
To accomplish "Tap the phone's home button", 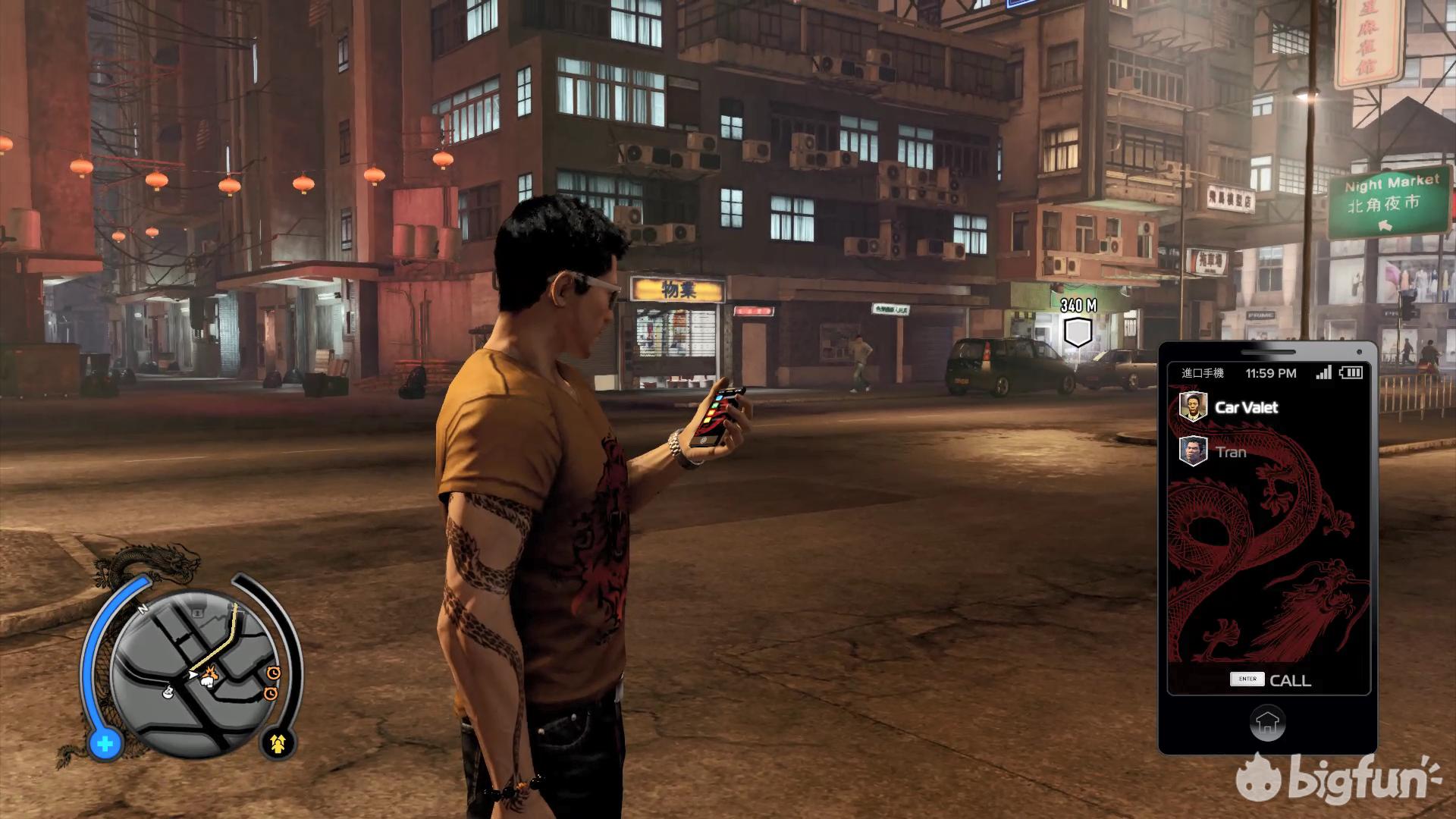I will click(x=1267, y=722).
